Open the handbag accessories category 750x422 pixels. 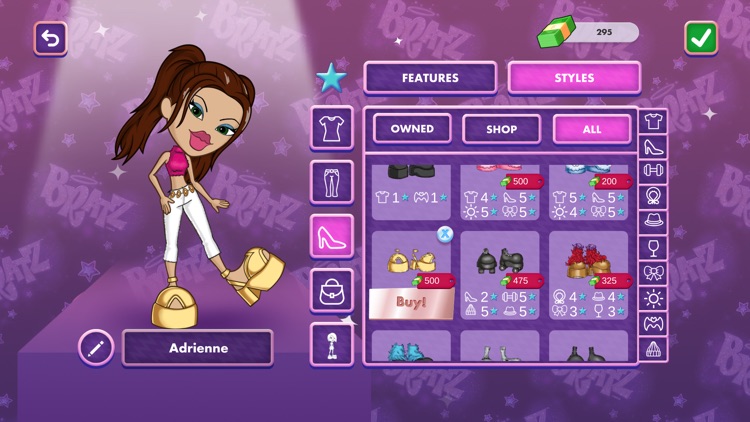coord(331,291)
